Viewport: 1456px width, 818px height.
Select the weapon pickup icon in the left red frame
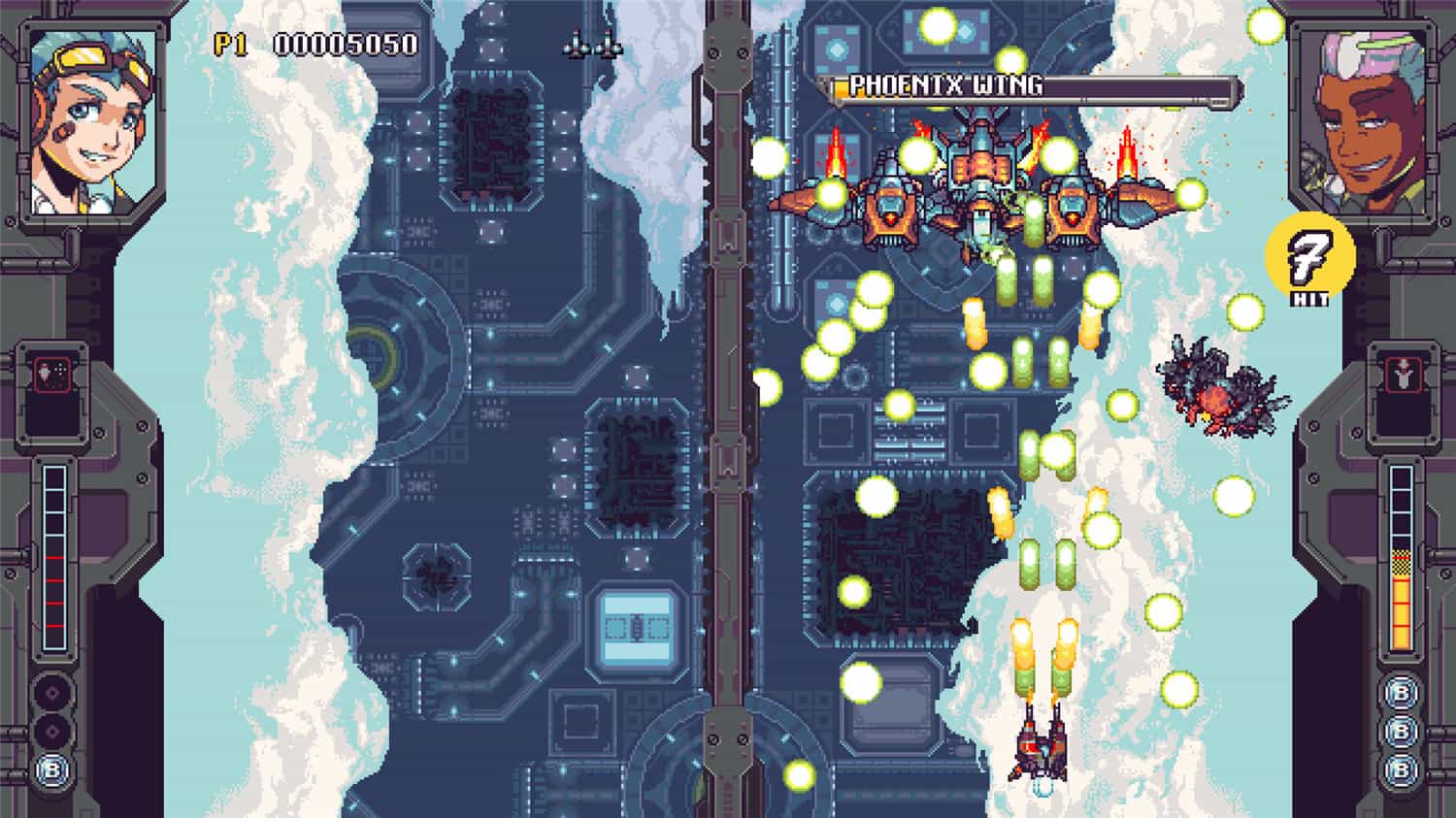click(52, 374)
